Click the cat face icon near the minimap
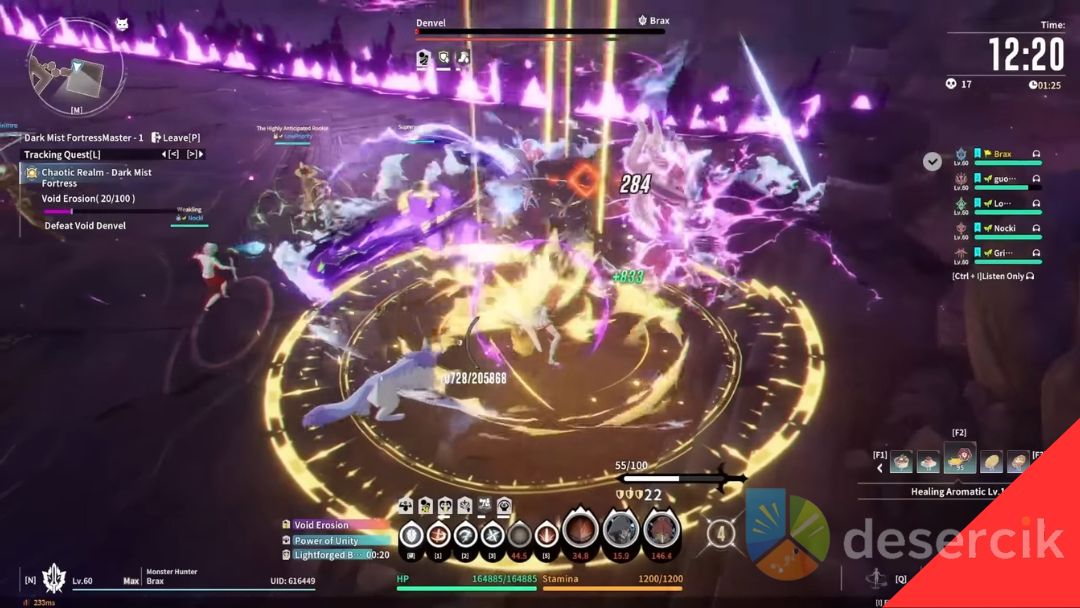Viewport: 1080px width, 608px height. [122, 24]
